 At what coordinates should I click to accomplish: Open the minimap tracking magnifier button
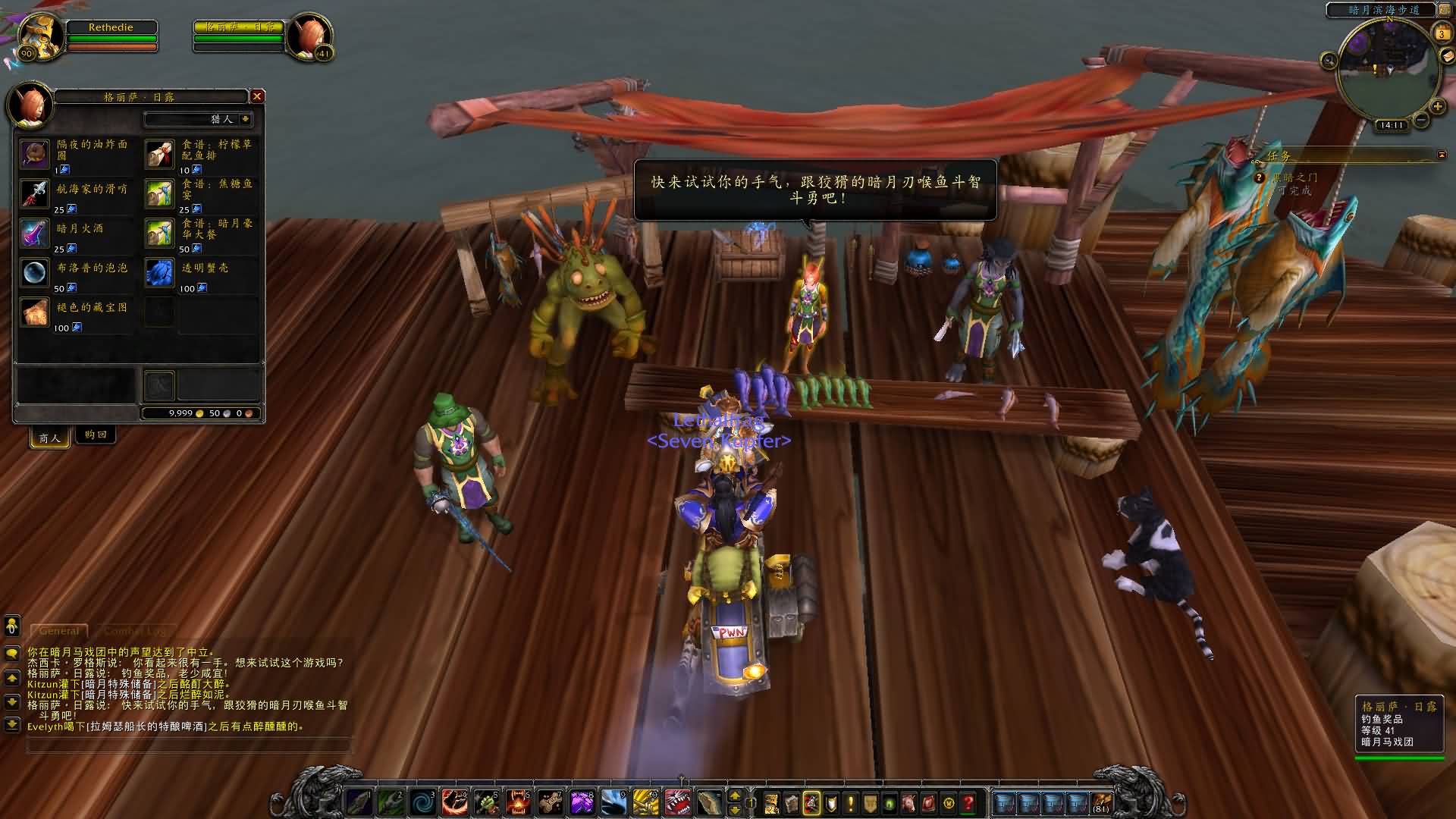point(1329,61)
